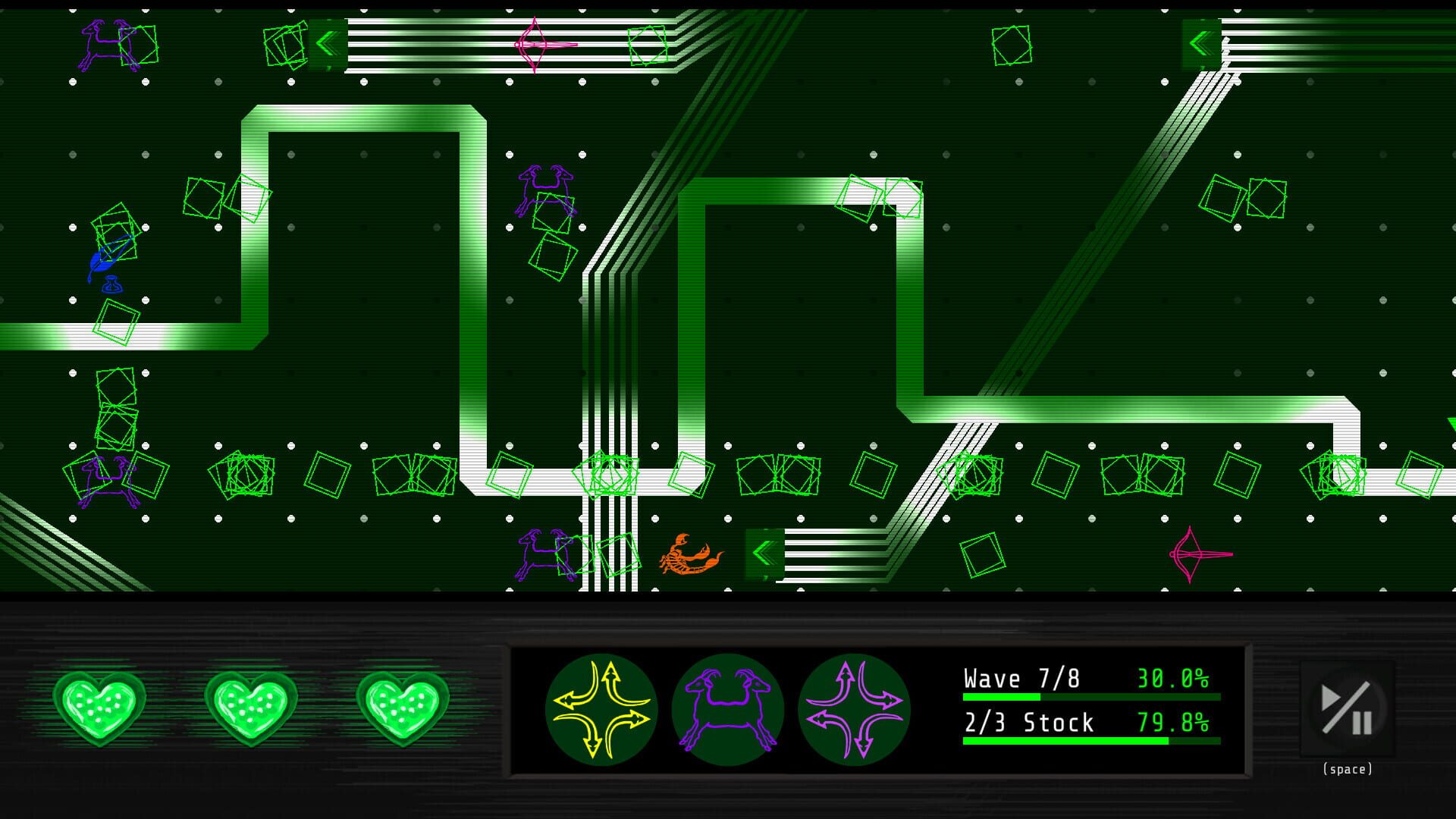Click the Wave 7/8 progress bar
Viewport: 1456px width, 819px height.
point(1088,698)
